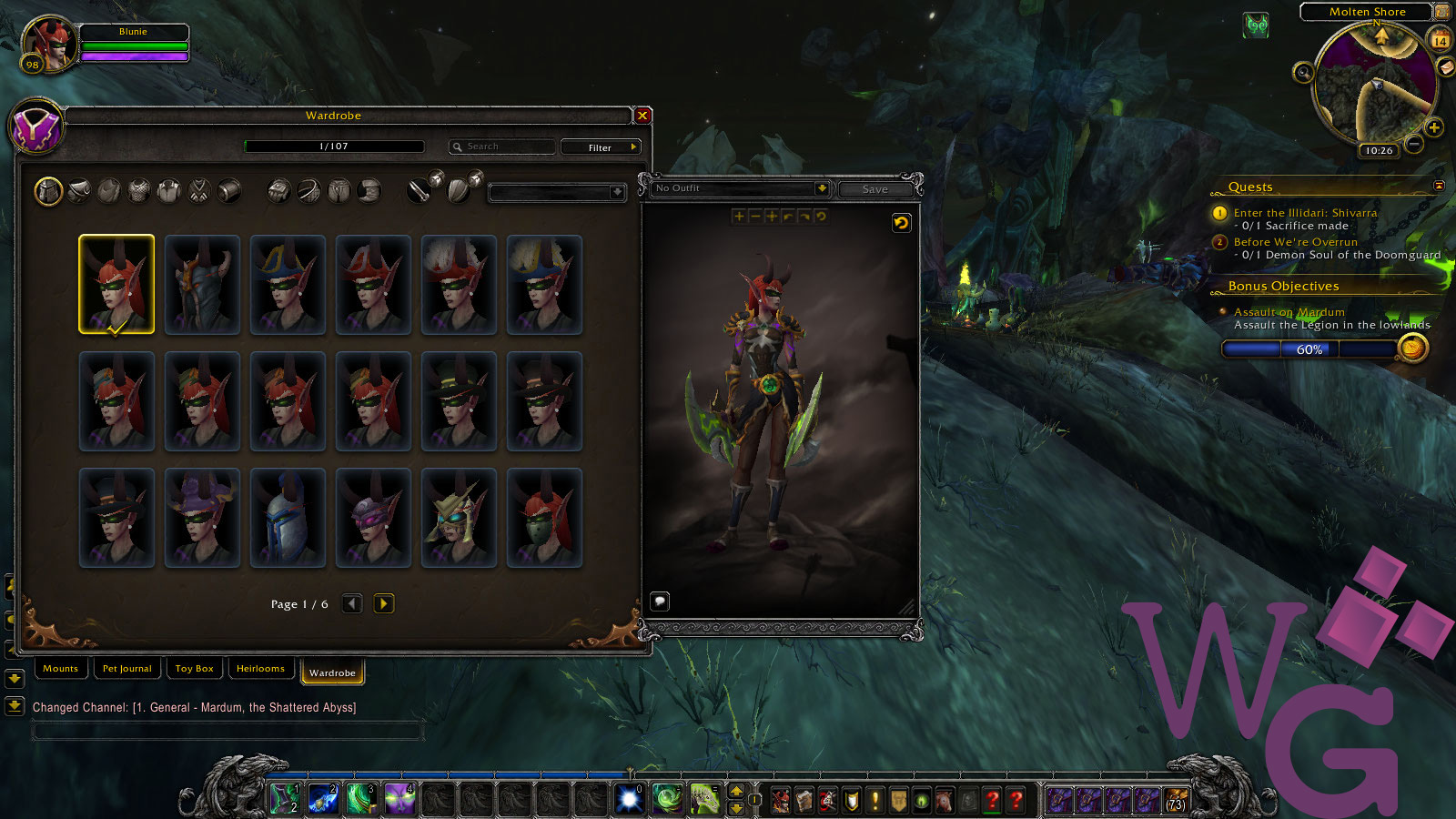Open the Enter the Illidari: Shivarra quest
The image size is (1456, 819).
[x=1305, y=213]
